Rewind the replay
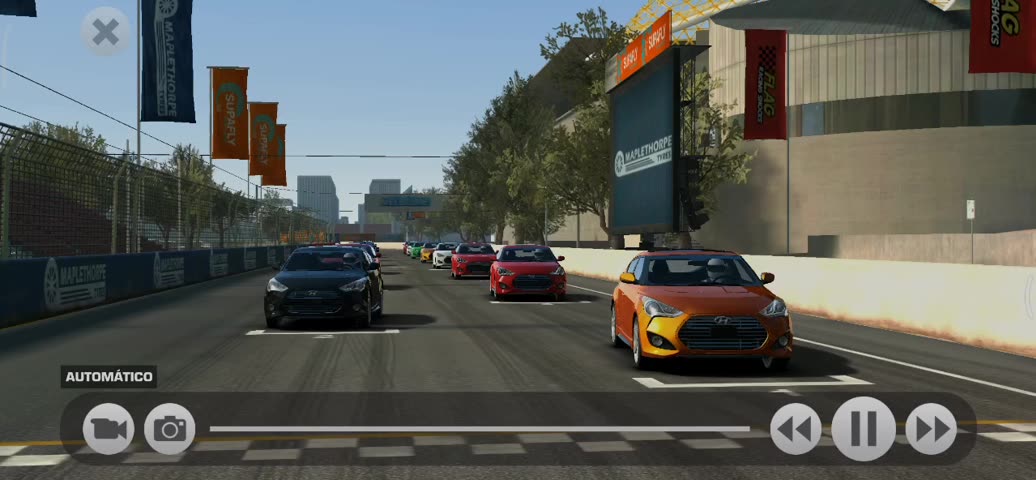 click(796, 429)
